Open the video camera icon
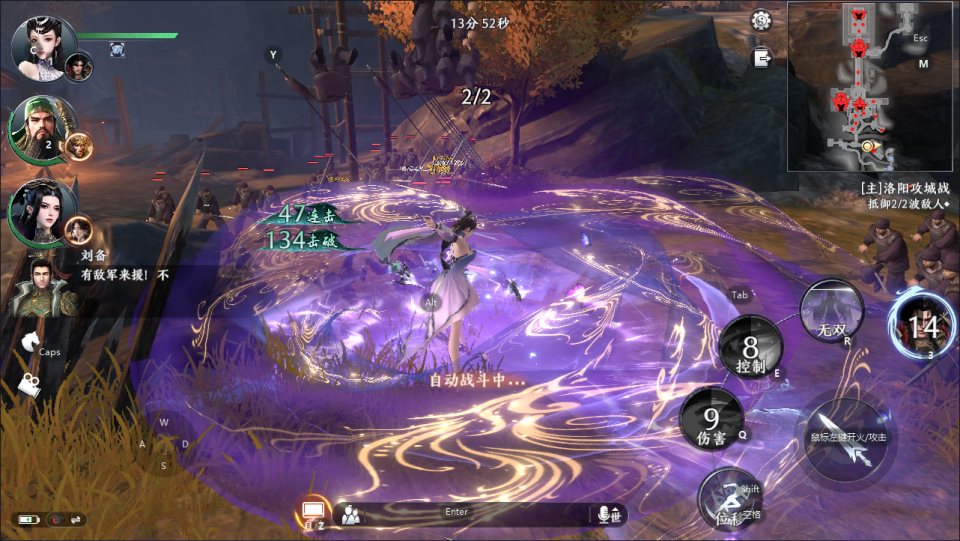Viewport: 960px width, 541px height. (x=30, y=387)
